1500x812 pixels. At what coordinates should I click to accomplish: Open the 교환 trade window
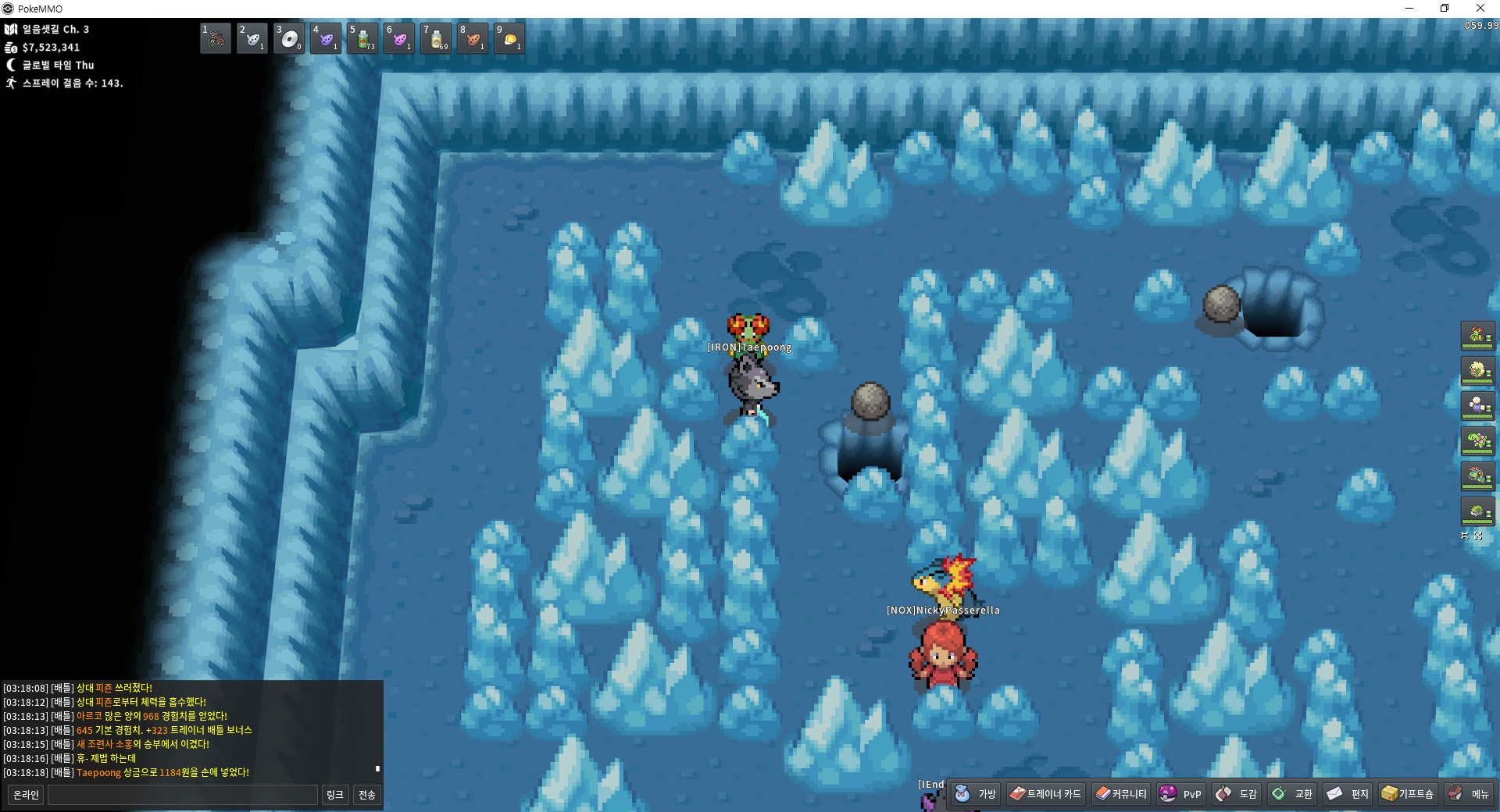(1292, 794)
